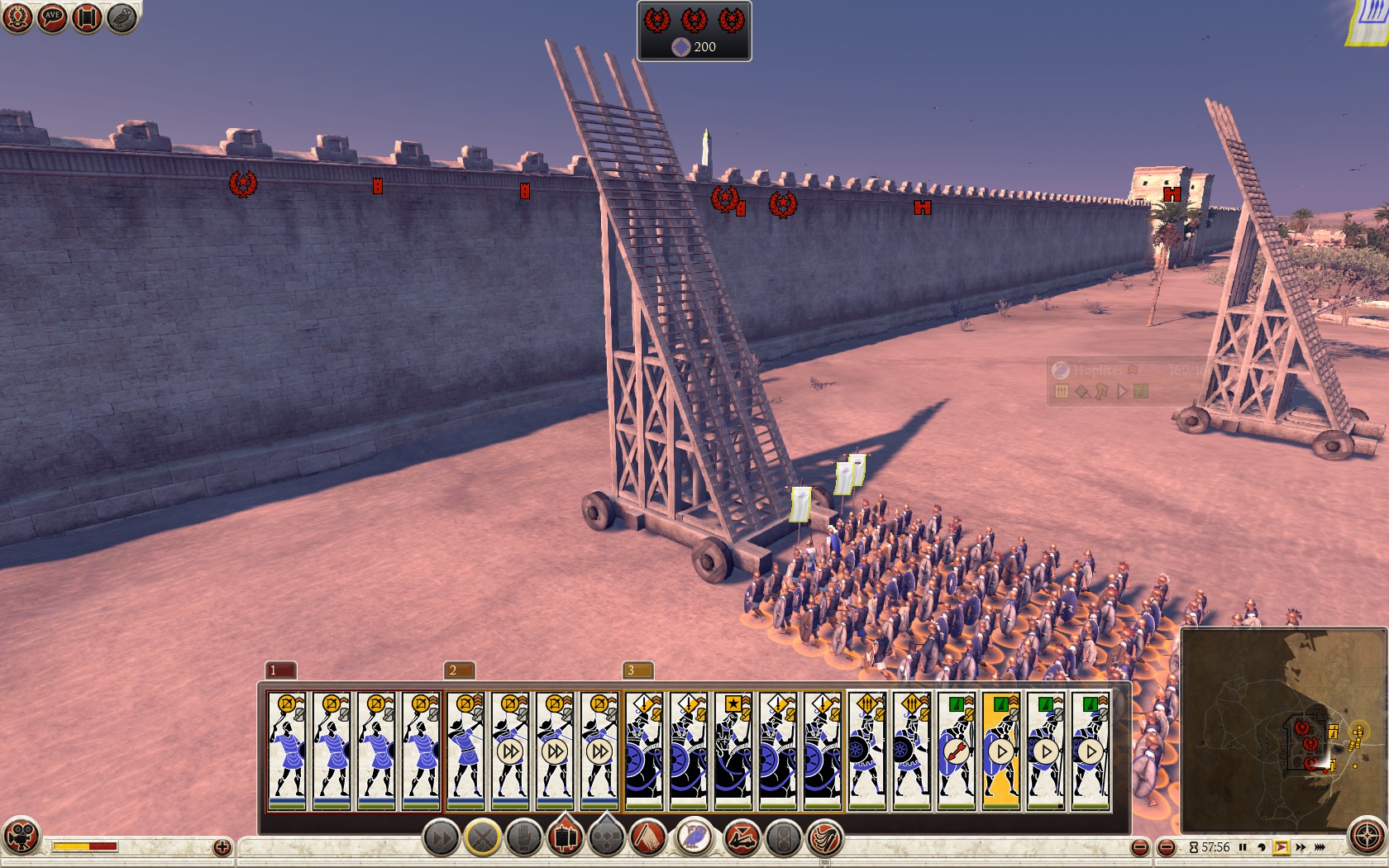
Task: Select unit group tab 2
Action: [x=459, y=670]
